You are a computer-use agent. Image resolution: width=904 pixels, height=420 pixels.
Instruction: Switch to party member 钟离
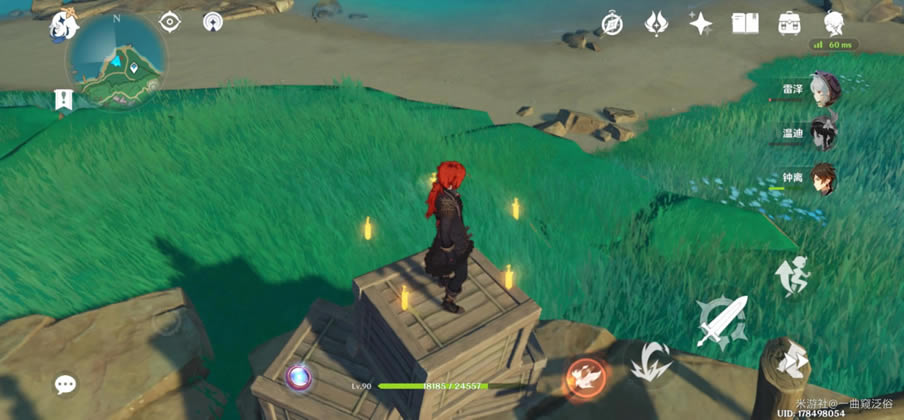pos(823,179)
